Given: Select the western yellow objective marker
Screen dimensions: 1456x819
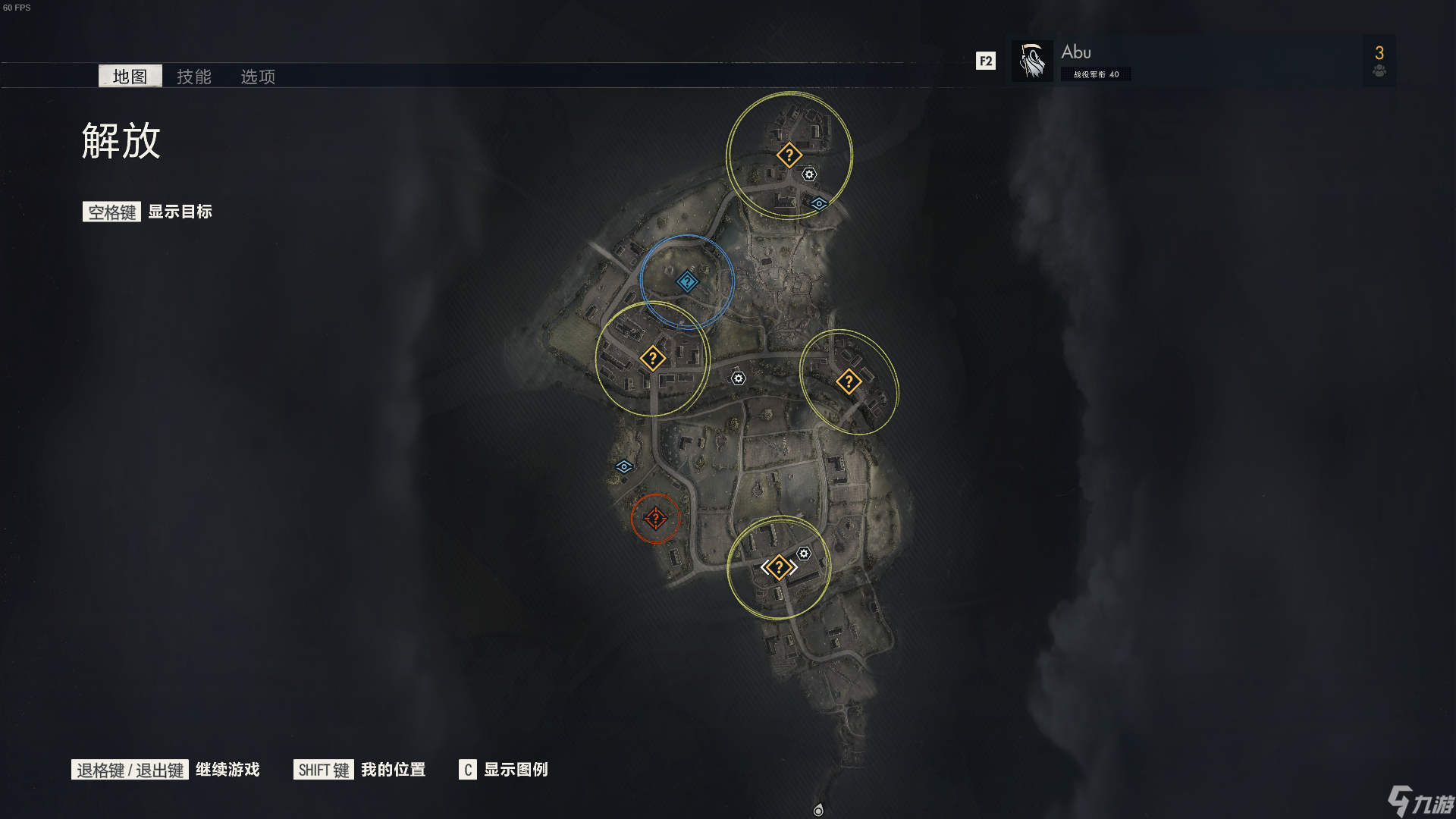Looking at the screenshot, I should click(653, 358).
